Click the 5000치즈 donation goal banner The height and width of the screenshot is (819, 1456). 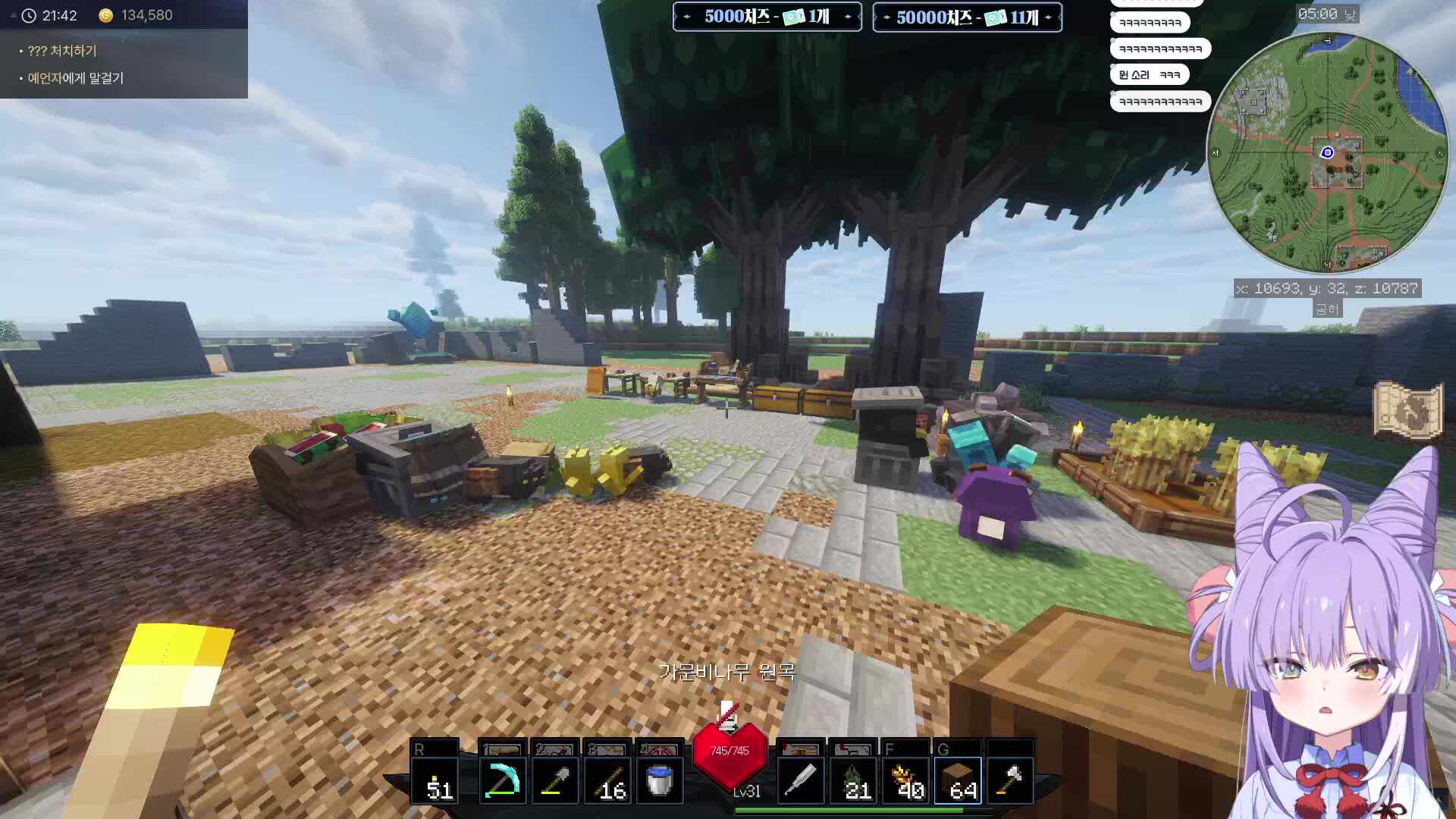coord(767,17)
